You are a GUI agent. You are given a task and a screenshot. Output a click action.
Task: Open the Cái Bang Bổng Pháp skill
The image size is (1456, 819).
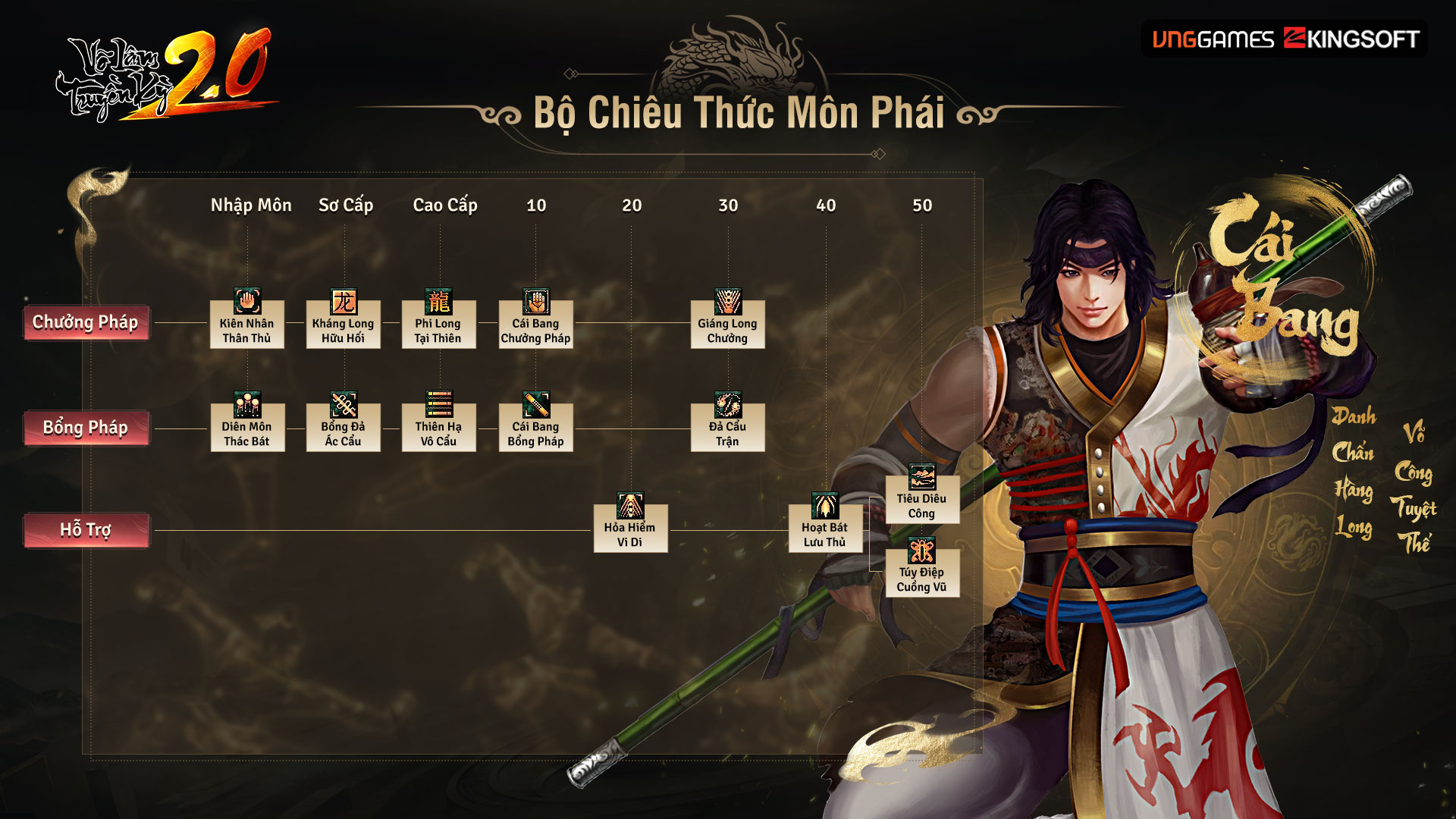535,423
